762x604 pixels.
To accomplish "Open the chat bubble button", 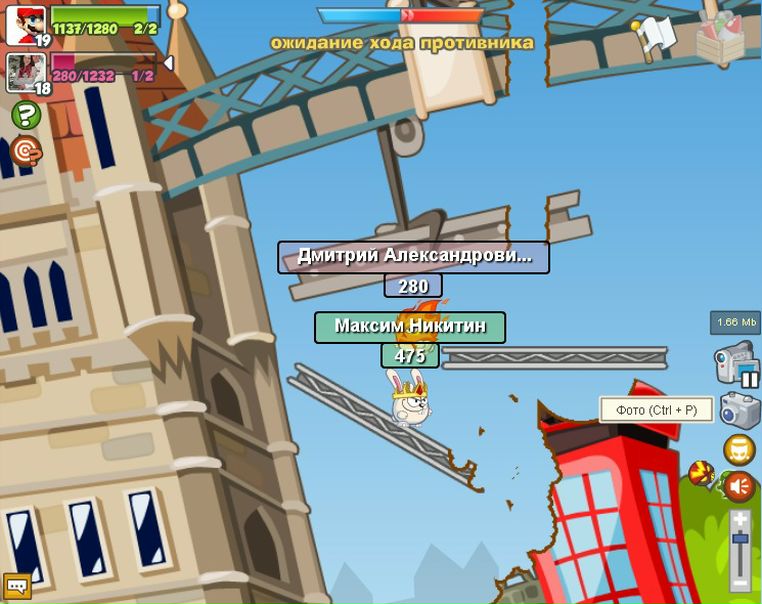I will click(17, 586).
